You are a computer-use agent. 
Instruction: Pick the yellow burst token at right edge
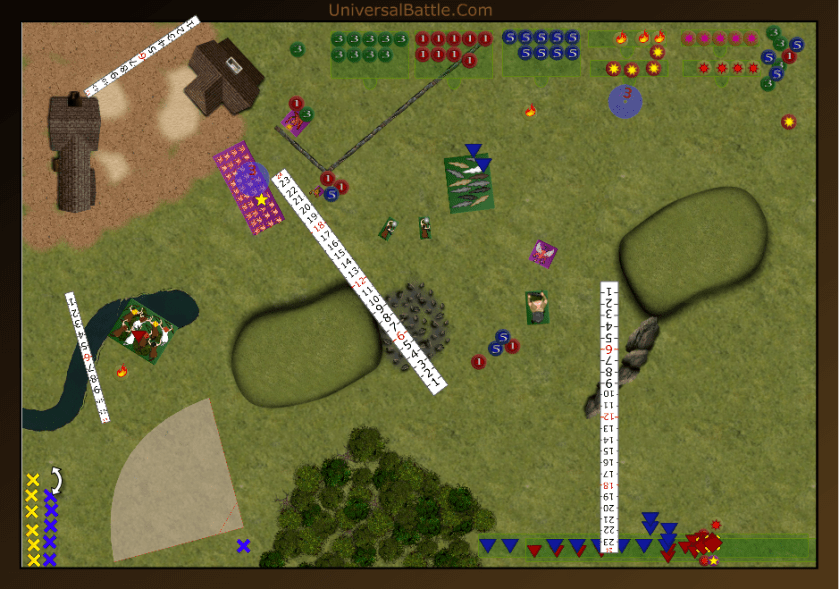789,122
